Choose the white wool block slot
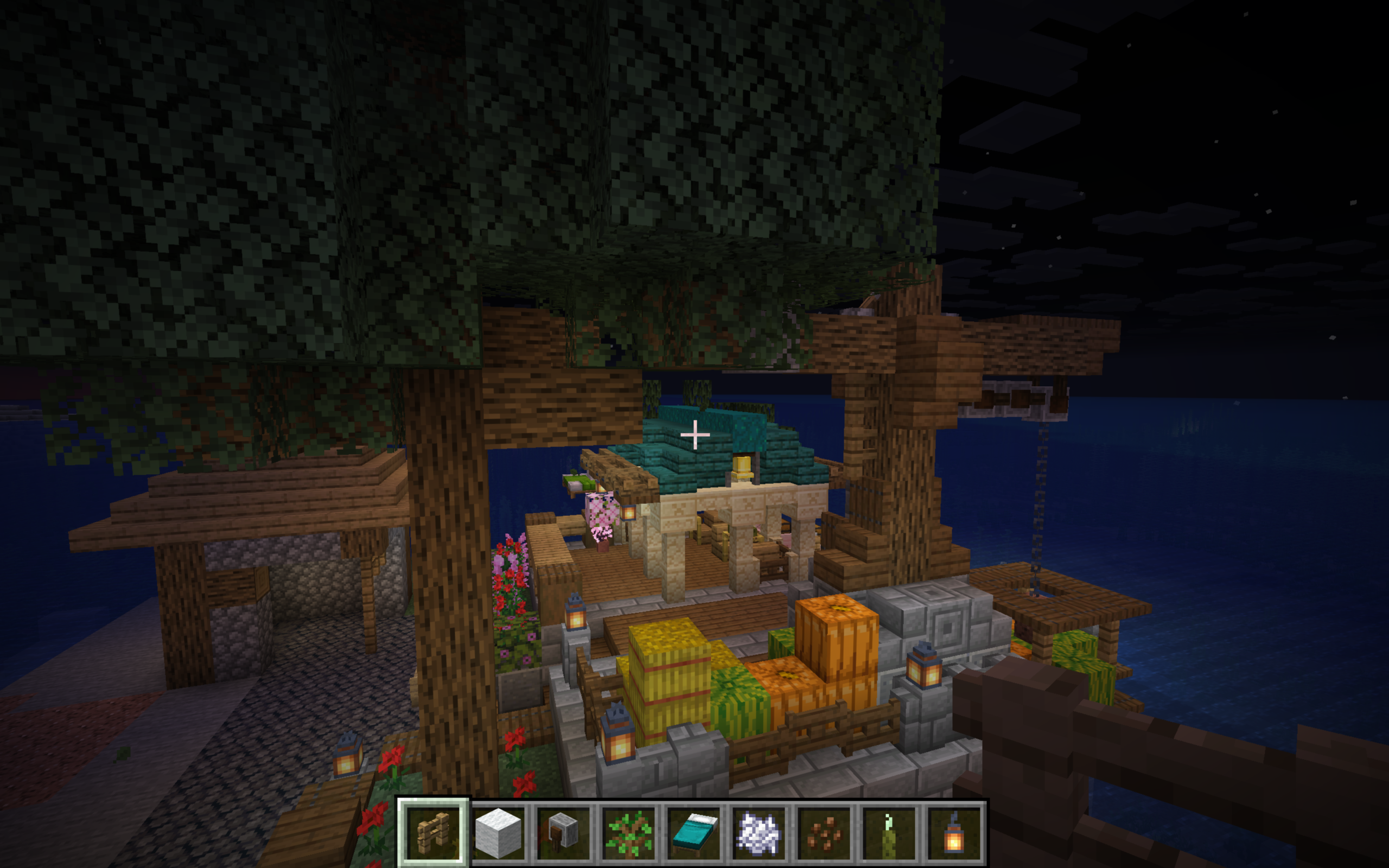The height and width of the screenshot is (868, 1389). pos(498,832)
